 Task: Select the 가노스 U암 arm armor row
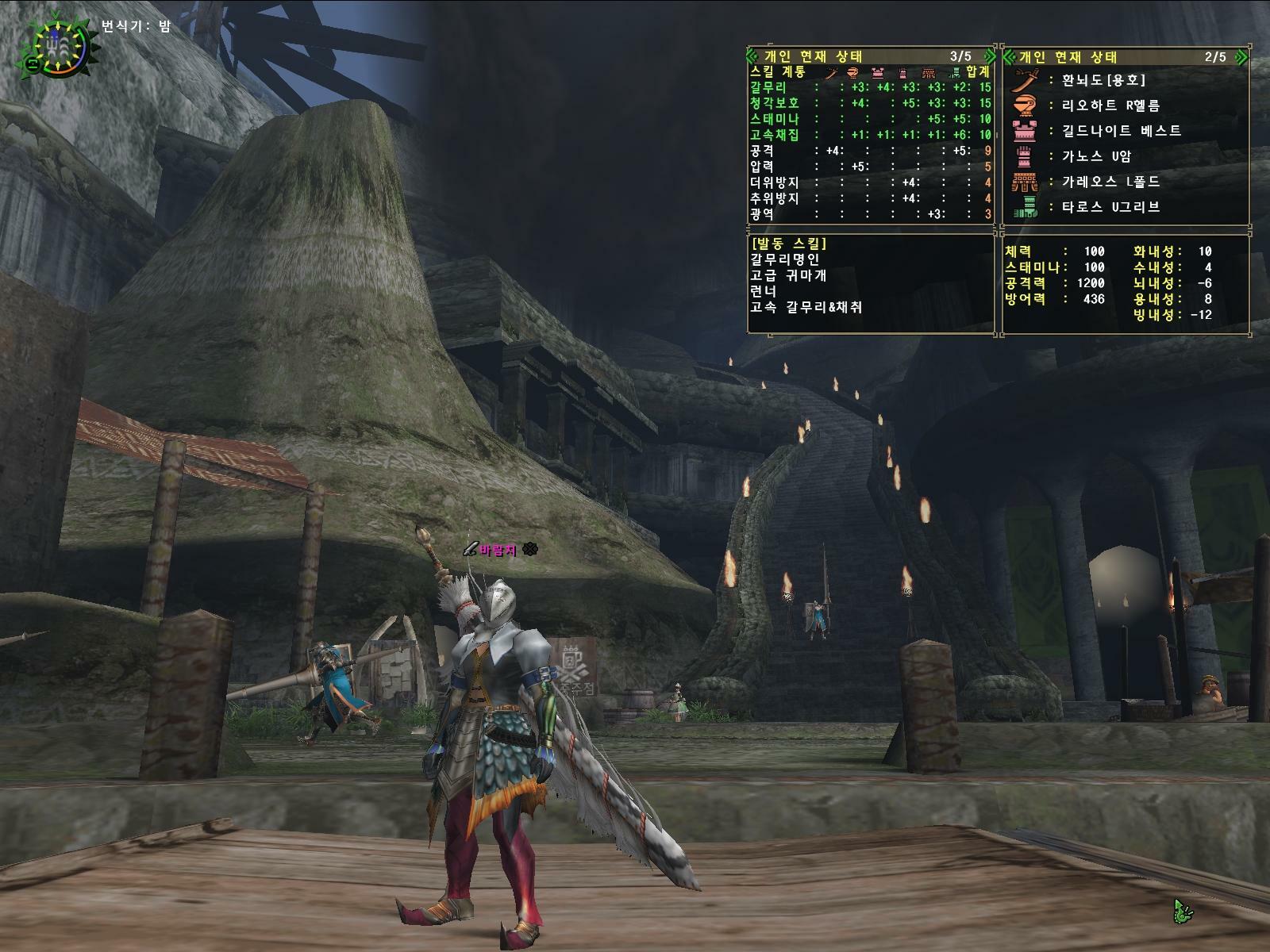click(x=1096, y=156)
